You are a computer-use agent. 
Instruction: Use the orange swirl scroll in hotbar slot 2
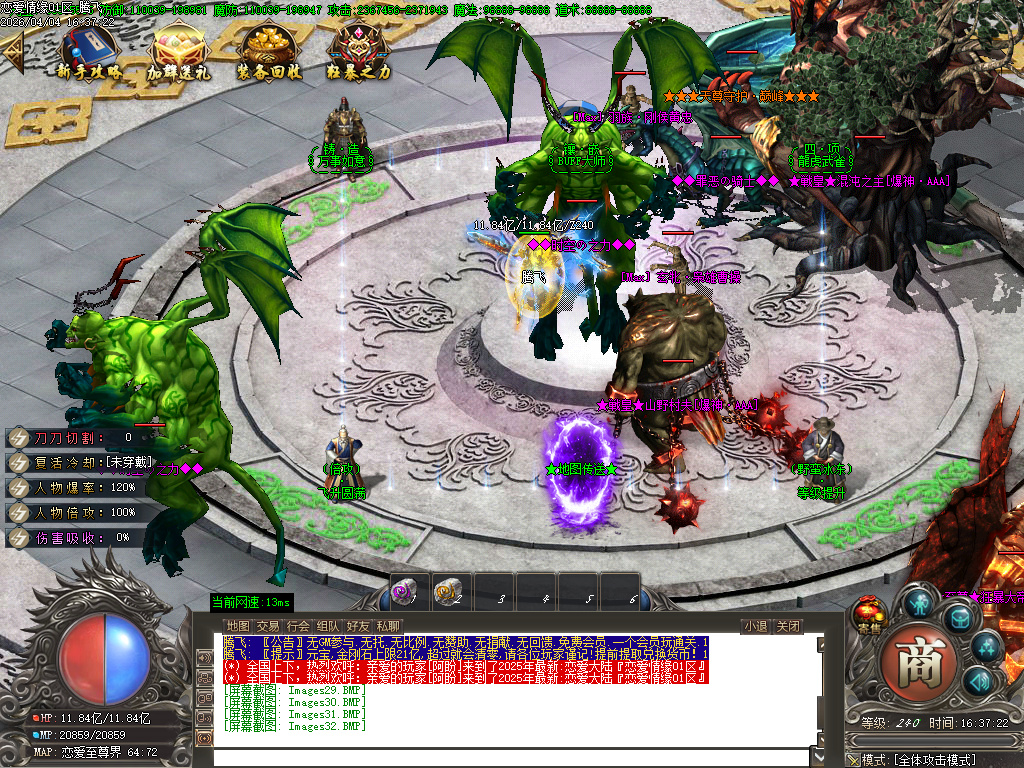click(448, 592)
